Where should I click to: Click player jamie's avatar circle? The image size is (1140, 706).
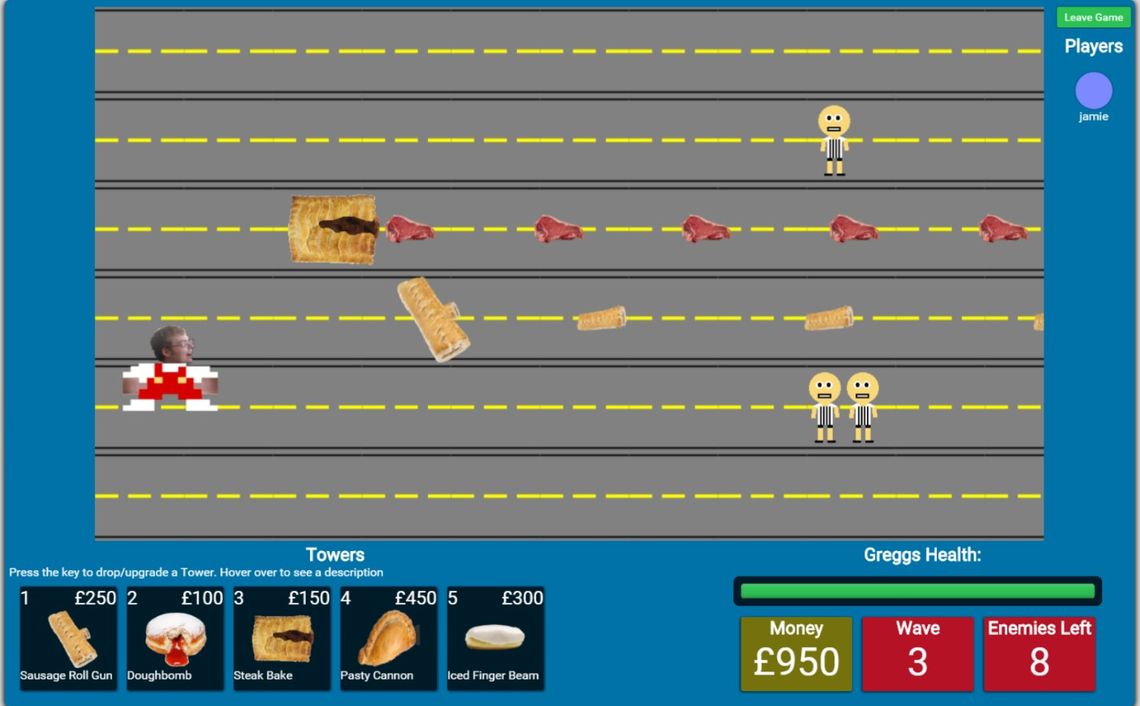(1093, 91)
